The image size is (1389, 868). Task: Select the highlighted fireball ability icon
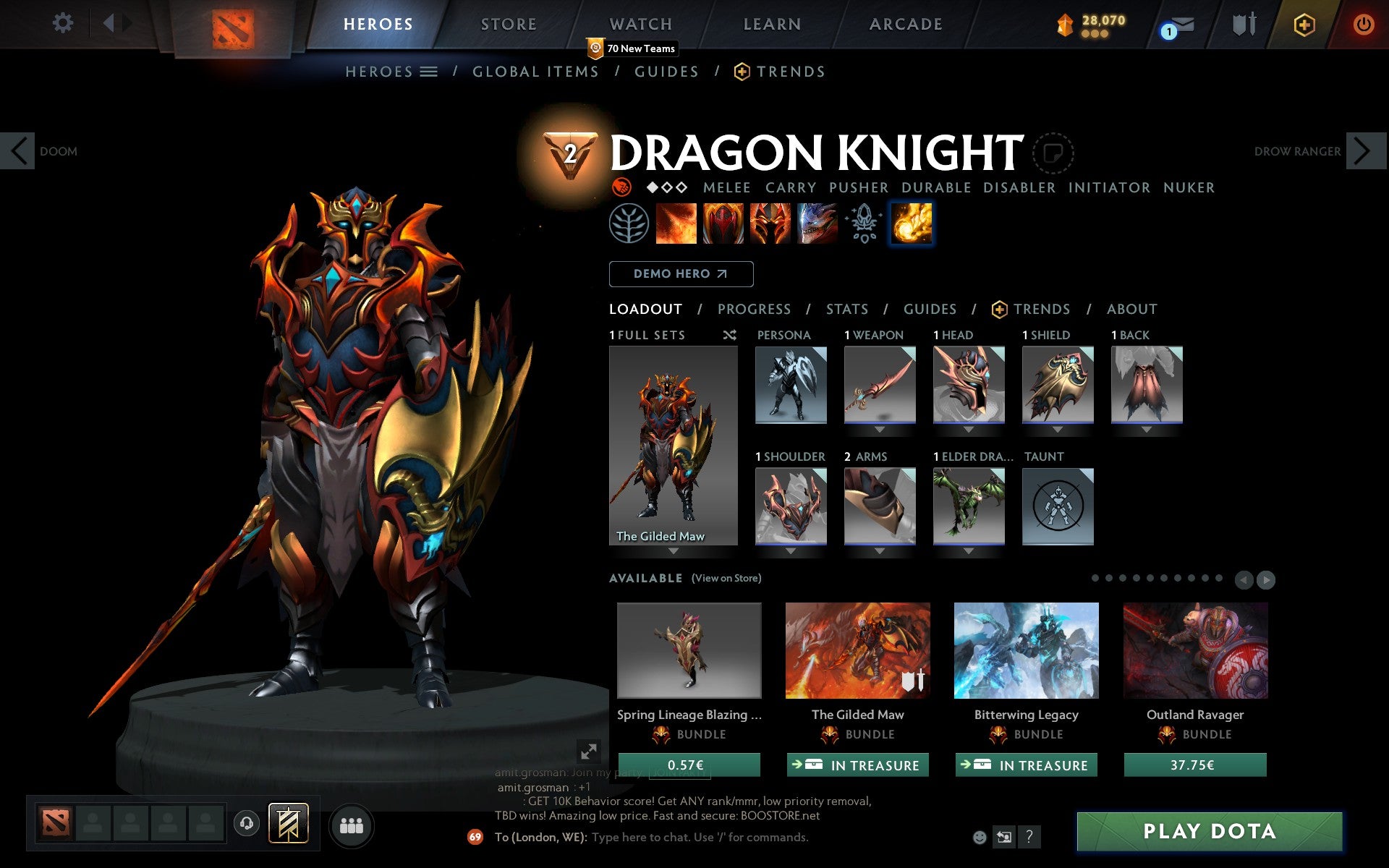[912, 223]
